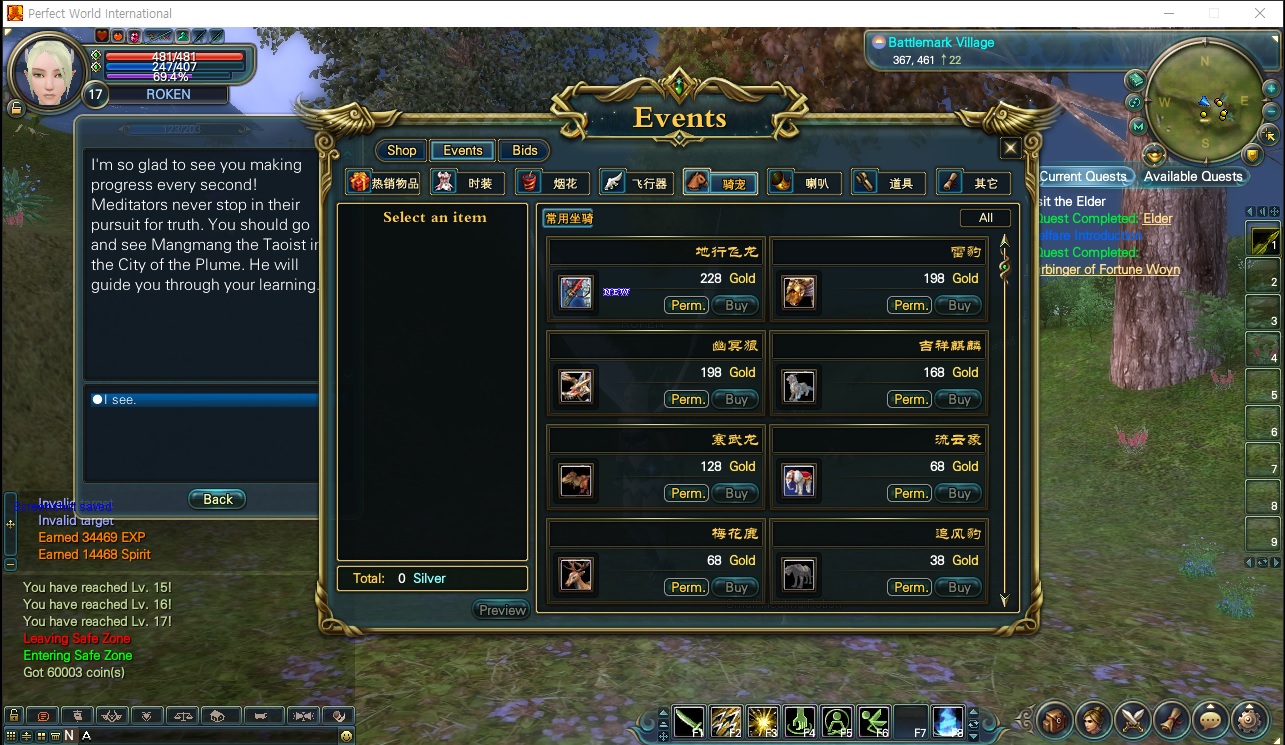1285x745 pixels.
Task: Open the Bids tab
Action: (525, 150)
